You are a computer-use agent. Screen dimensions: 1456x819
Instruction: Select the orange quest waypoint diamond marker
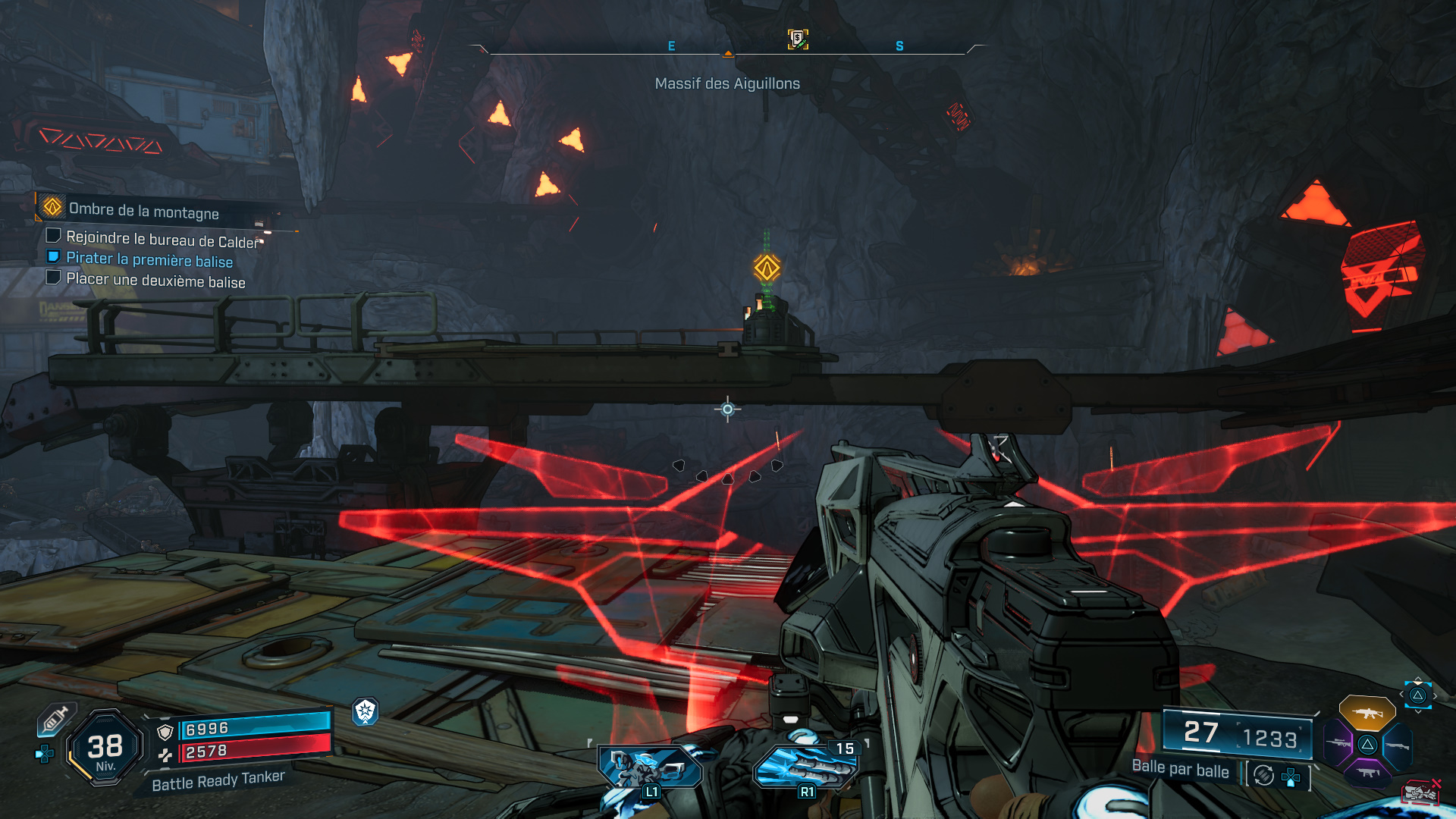tap(767, 268)
